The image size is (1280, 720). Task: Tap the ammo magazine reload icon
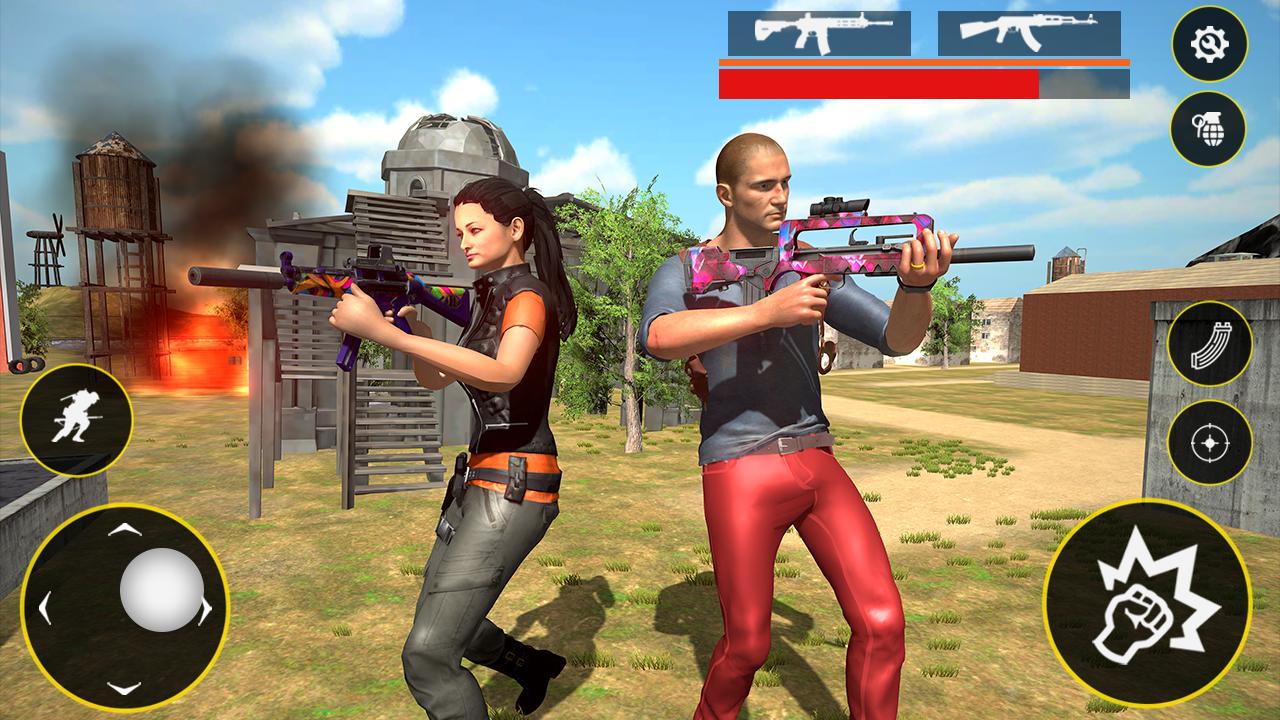pos(1209,345)
